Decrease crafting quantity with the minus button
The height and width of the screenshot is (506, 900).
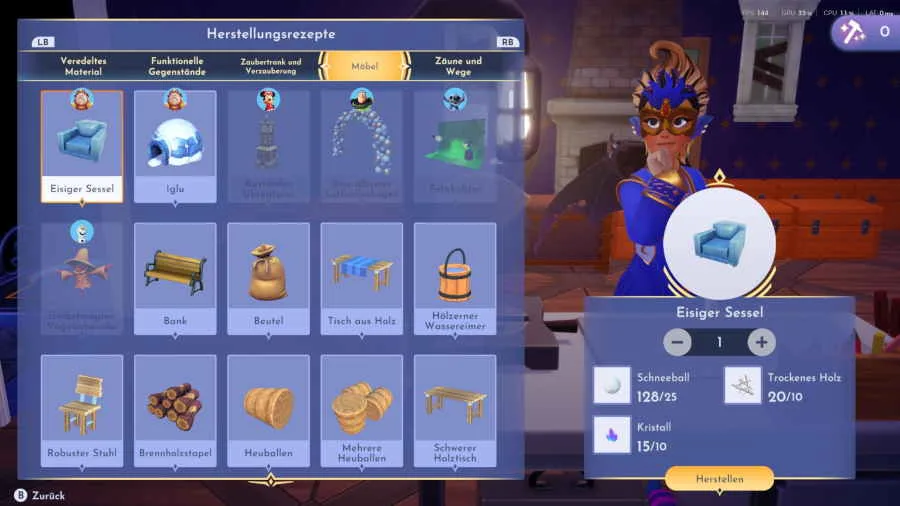677,342
